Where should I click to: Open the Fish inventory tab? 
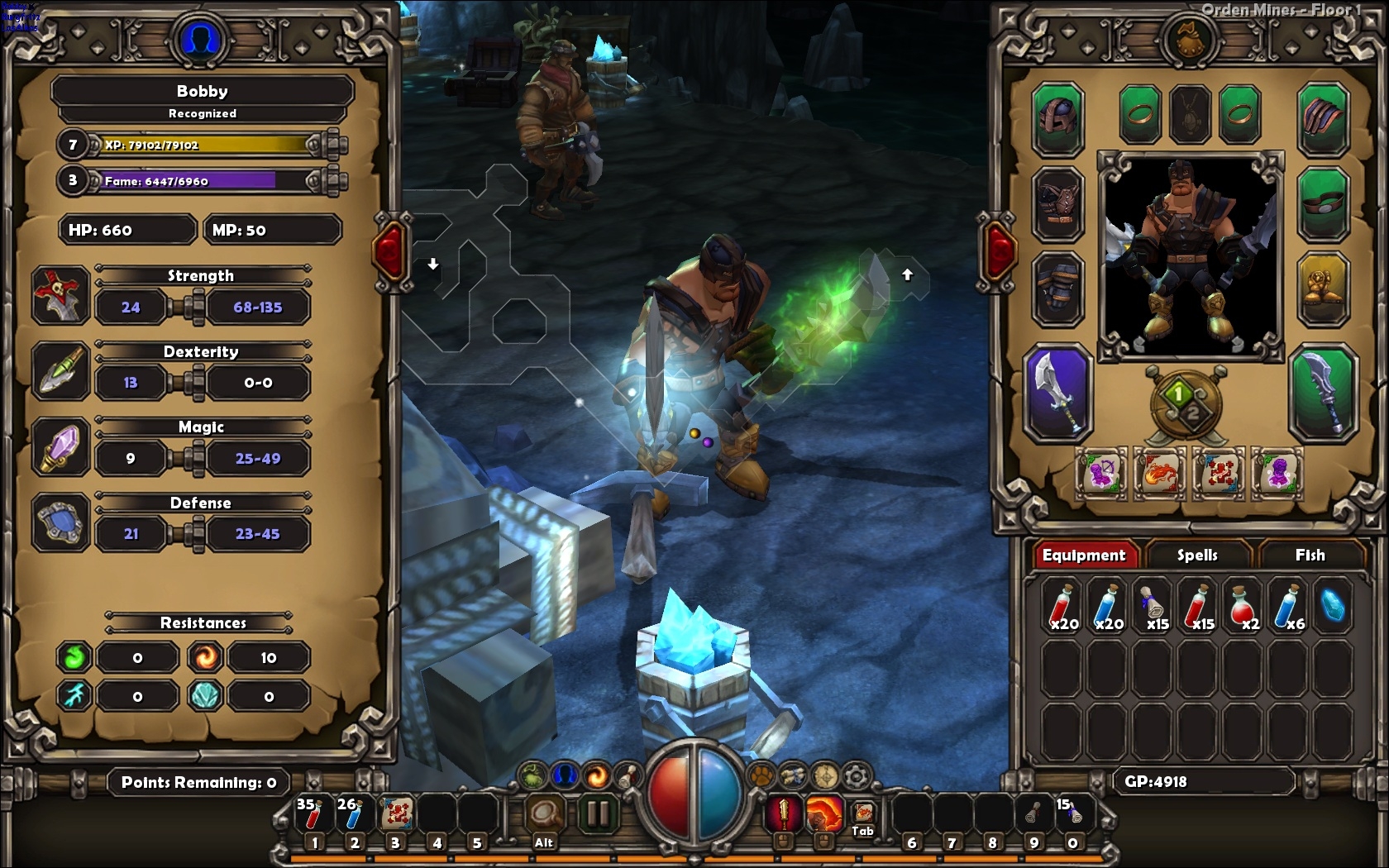click(x=1310, y=555)
